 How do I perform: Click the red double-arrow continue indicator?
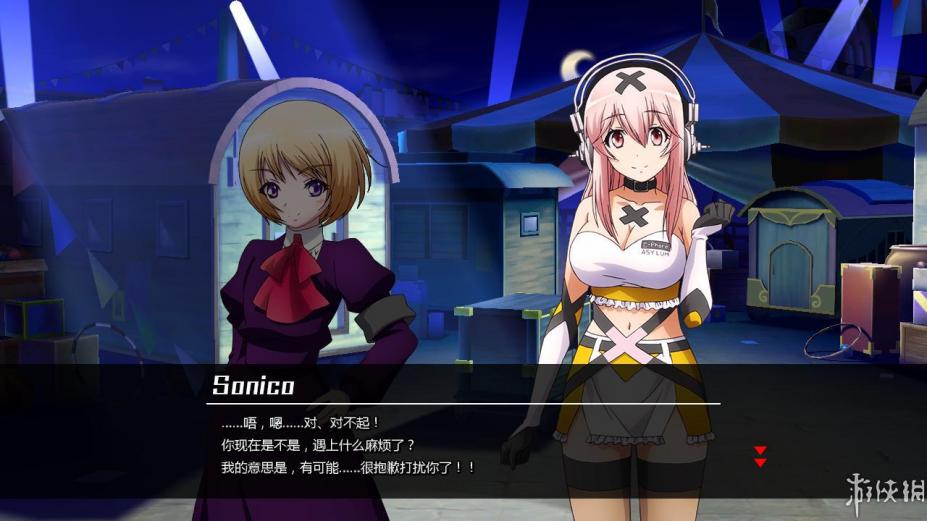pyautogui.click(x=760, y=456)
